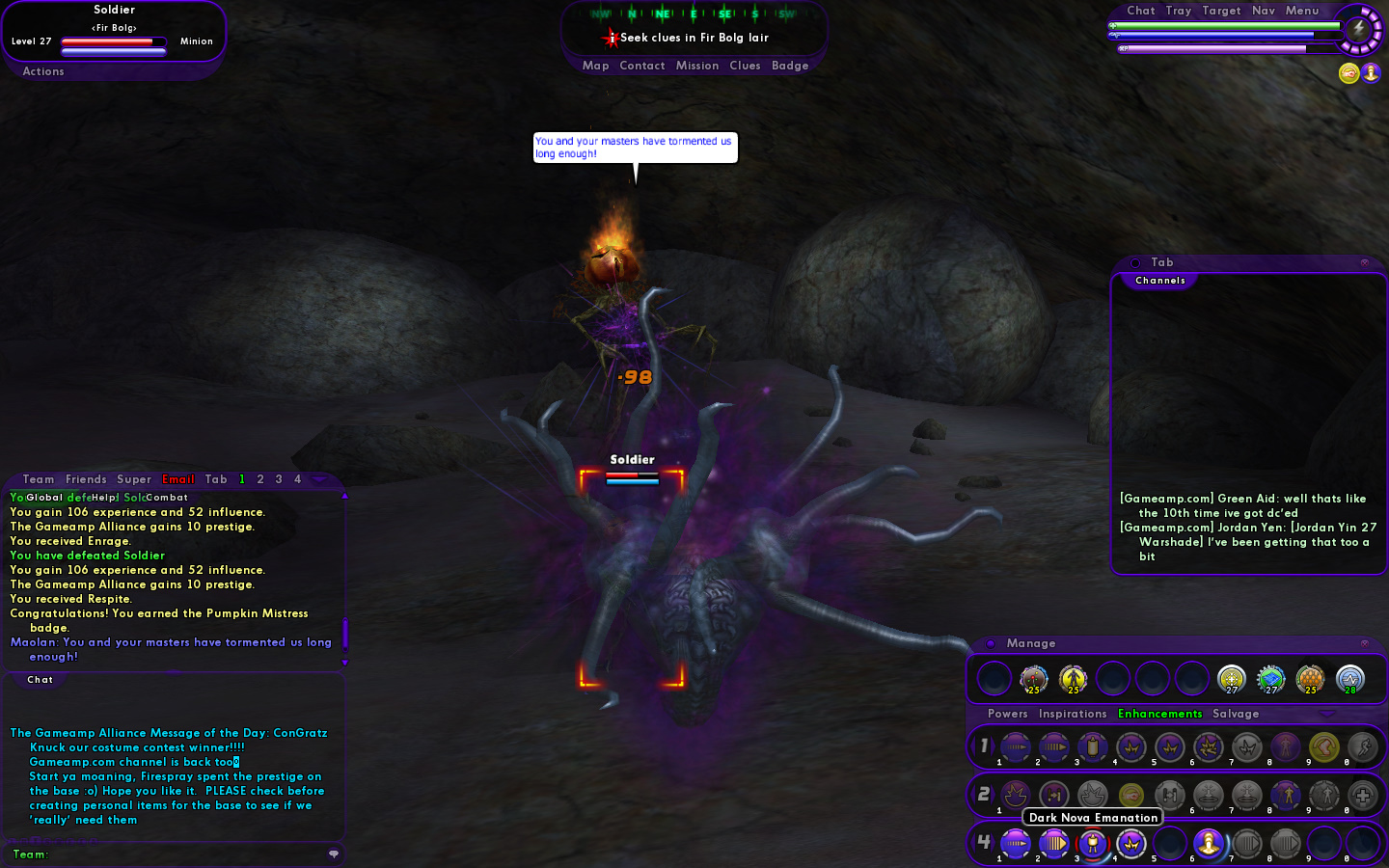
Task: Switch chat to the Team tab
Action: pyautogui.click(x=39, y=479)
